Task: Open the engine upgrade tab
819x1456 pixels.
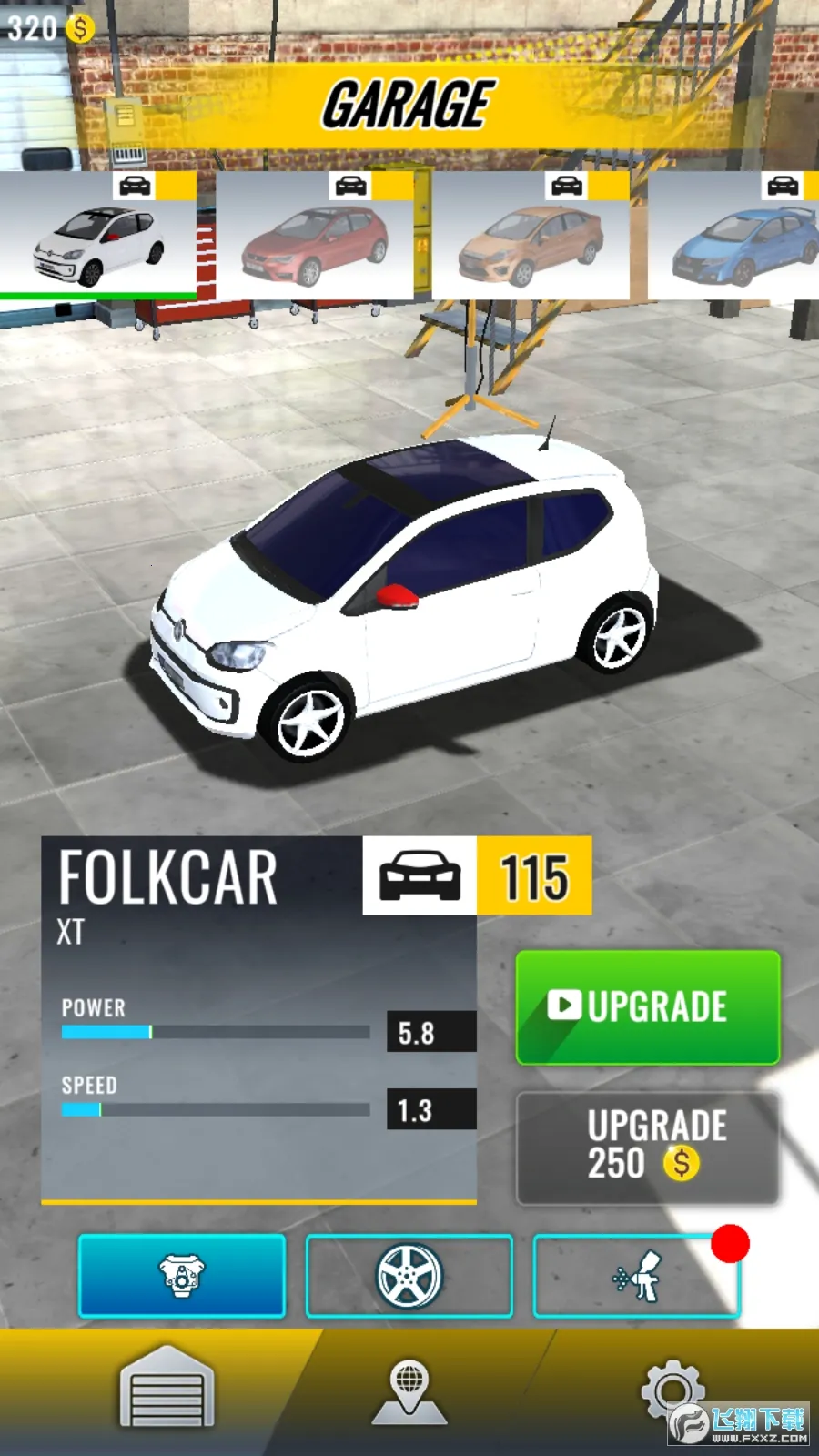Action: 182,1276
